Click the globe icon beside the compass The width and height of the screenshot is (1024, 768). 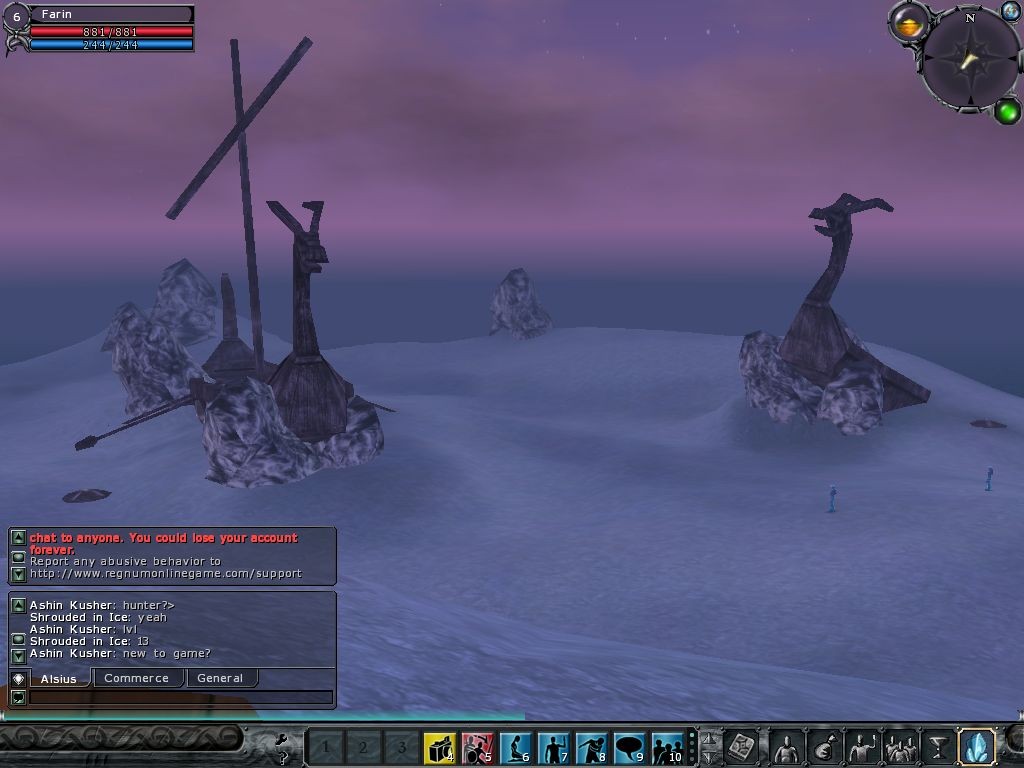point(1010,12)
